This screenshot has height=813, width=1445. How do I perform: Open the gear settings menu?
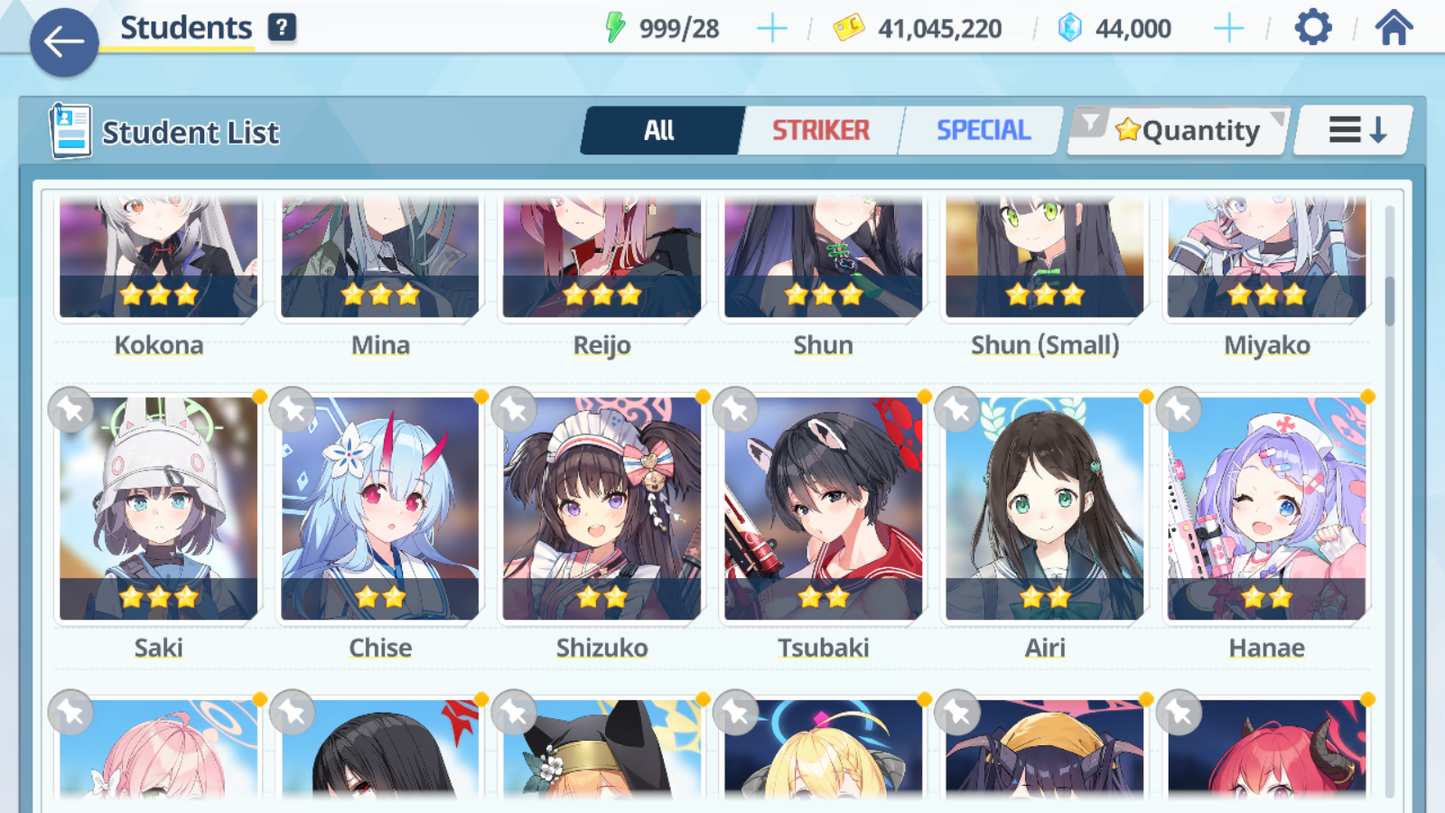click(1313, 28)
